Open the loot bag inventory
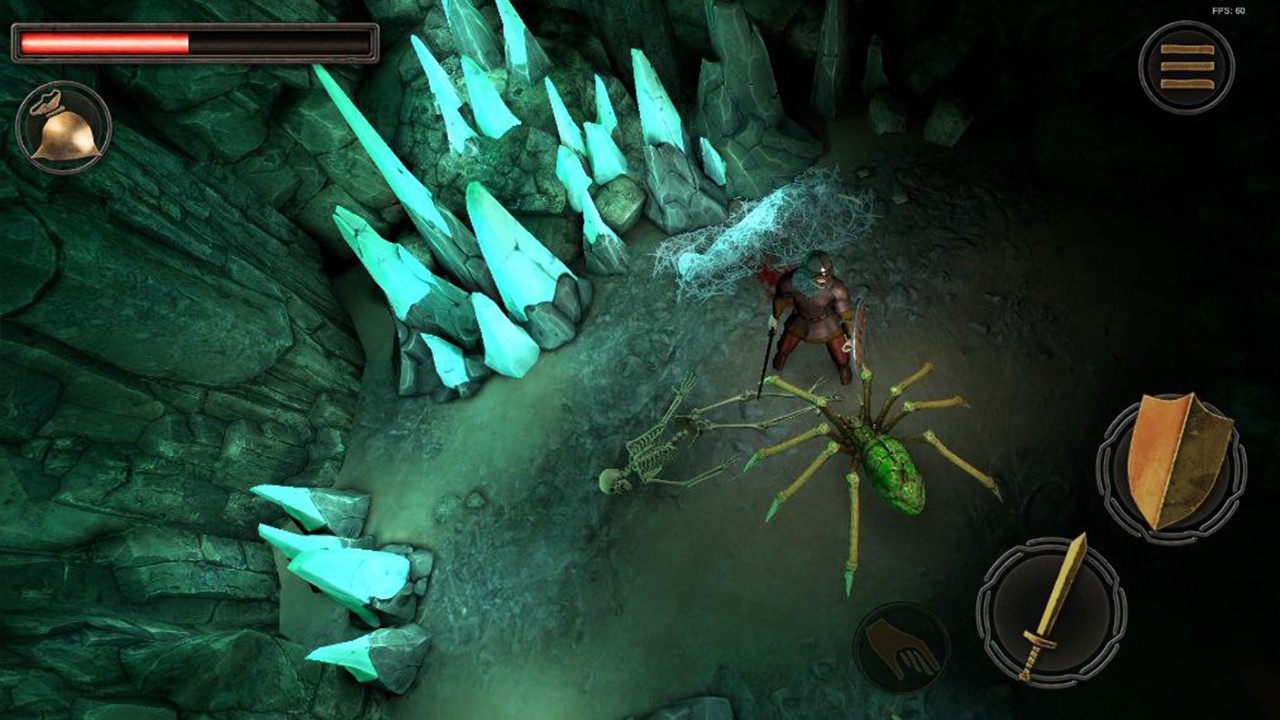This screenshot has width=1280, height=720. point(63,127)
